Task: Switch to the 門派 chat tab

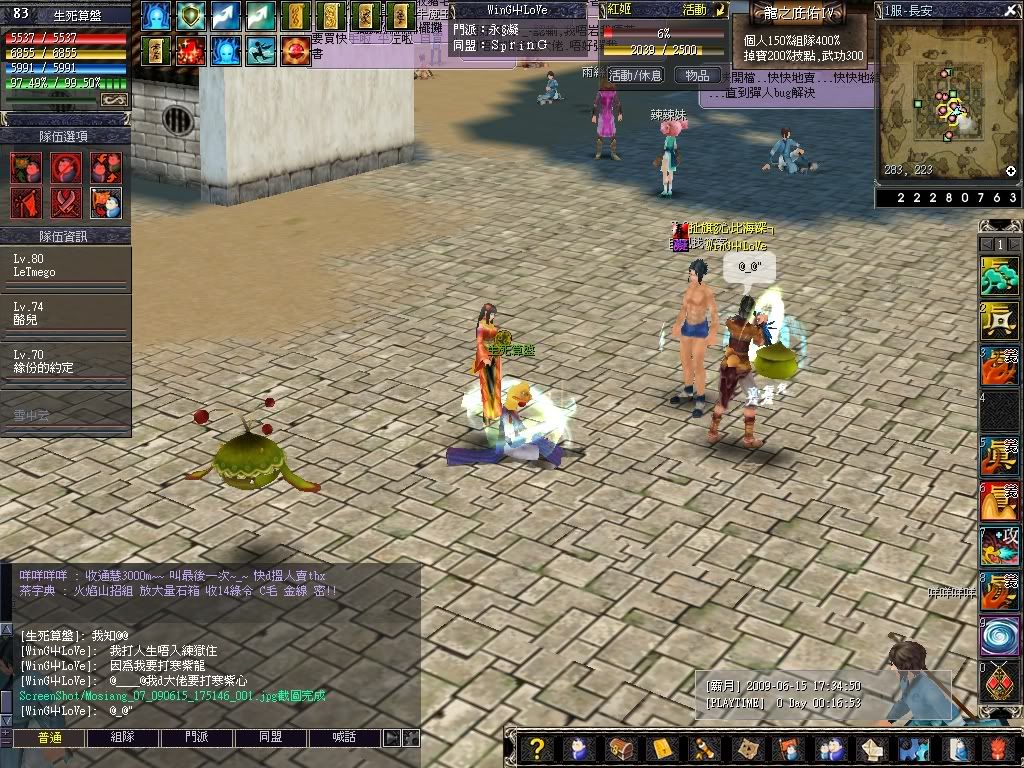Action: coord(197,737)
